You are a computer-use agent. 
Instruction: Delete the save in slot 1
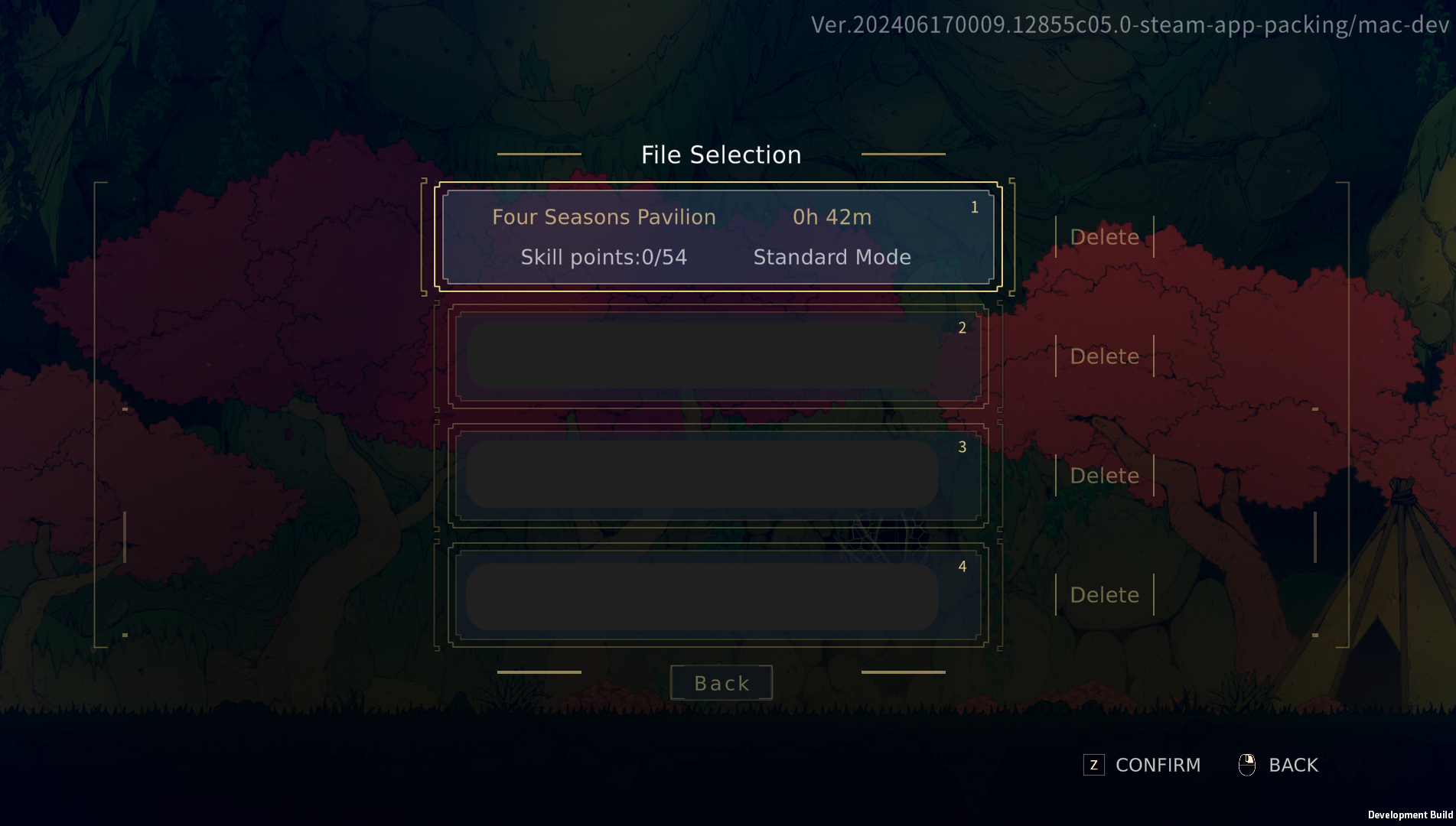[x=1104, y=237]
